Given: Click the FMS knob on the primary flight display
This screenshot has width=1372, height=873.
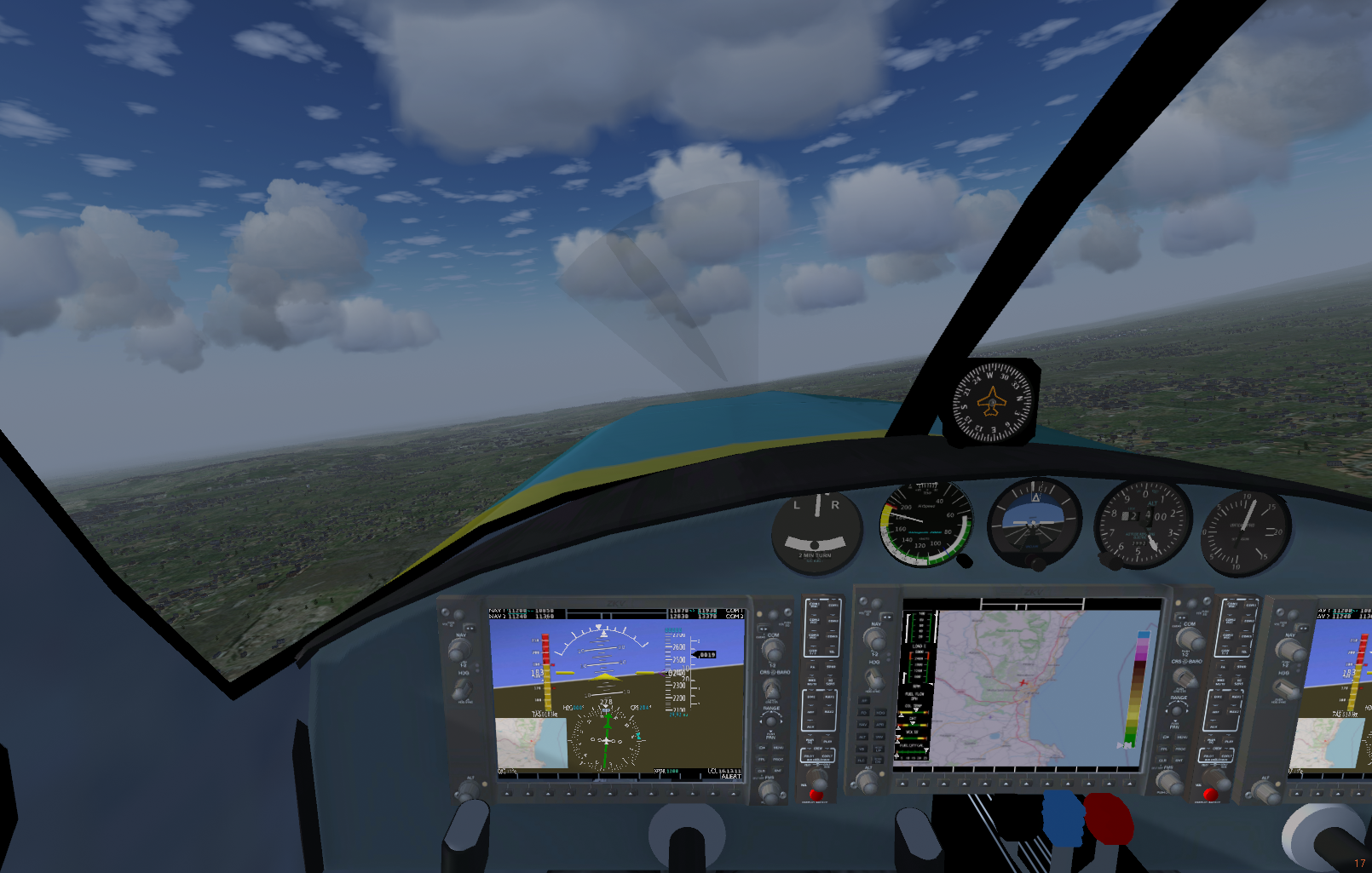Looking at the screenshot, I should [x=770, y=791].
